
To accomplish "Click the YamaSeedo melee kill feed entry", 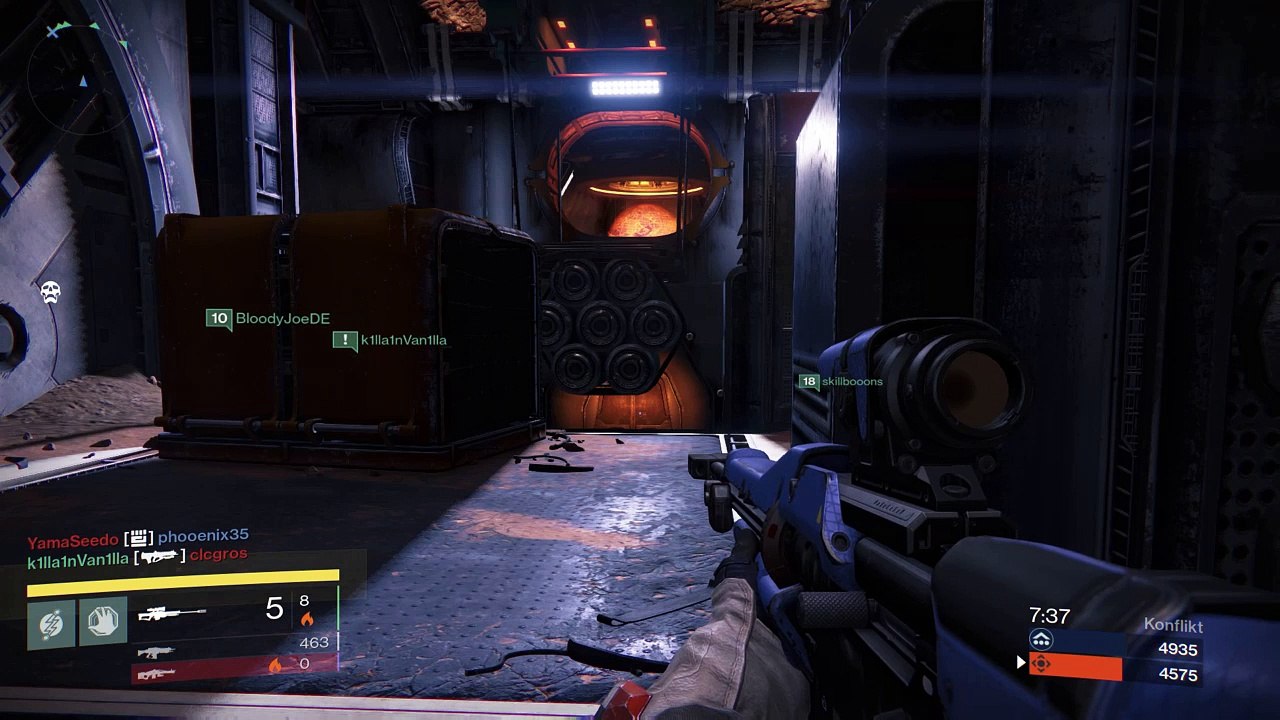I will click(x=138, y=541).
